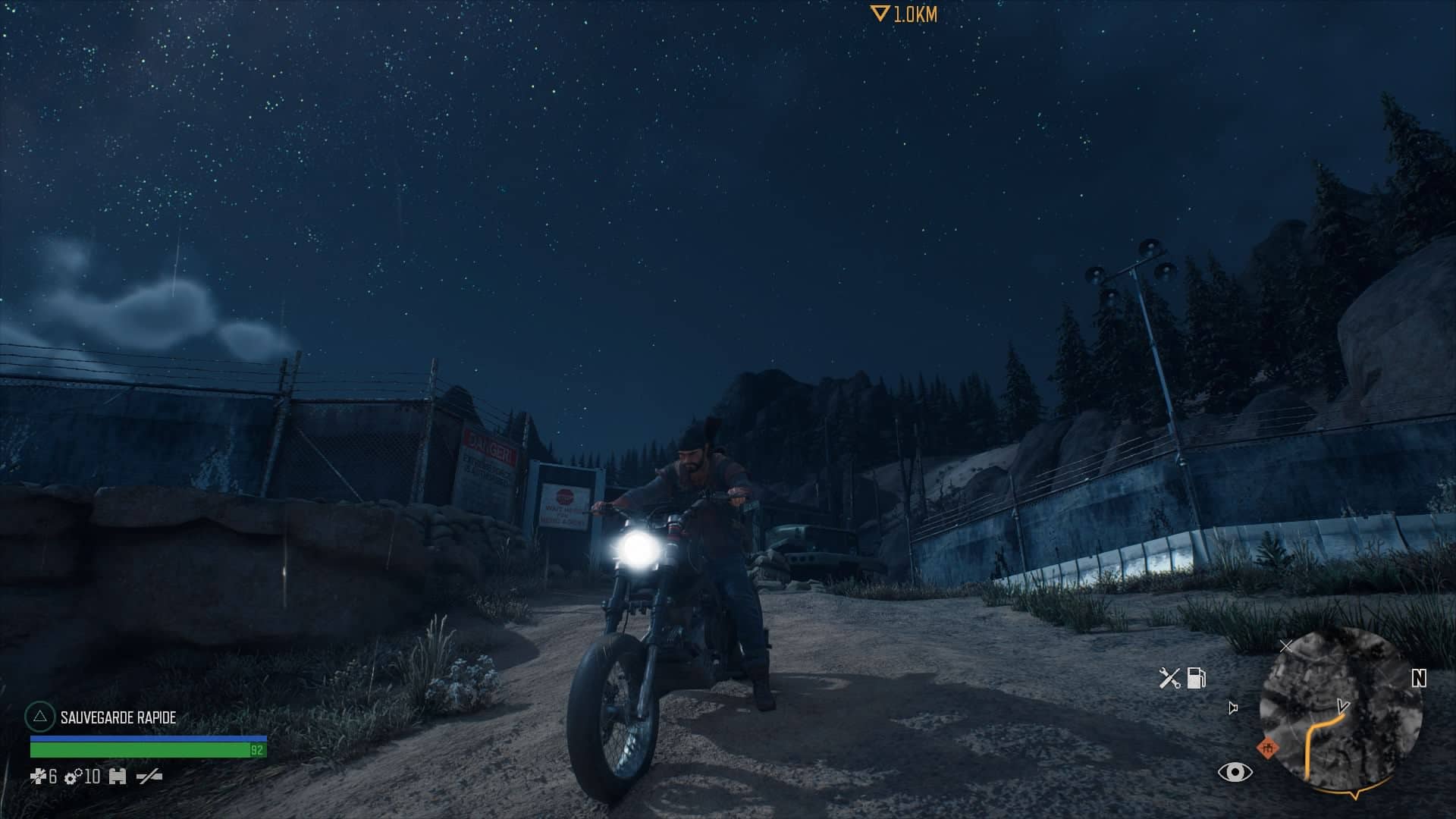Select the medkit cross icon
The width and height of the screenshot is (1456, 819).
[x=38, y=777]
